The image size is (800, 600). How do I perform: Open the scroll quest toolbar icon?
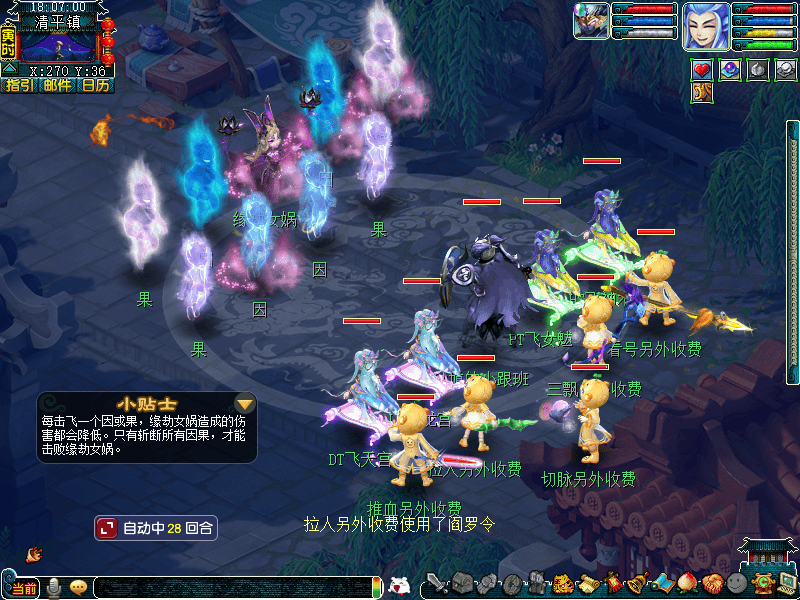pyautogui.click(x=587, y=584)
